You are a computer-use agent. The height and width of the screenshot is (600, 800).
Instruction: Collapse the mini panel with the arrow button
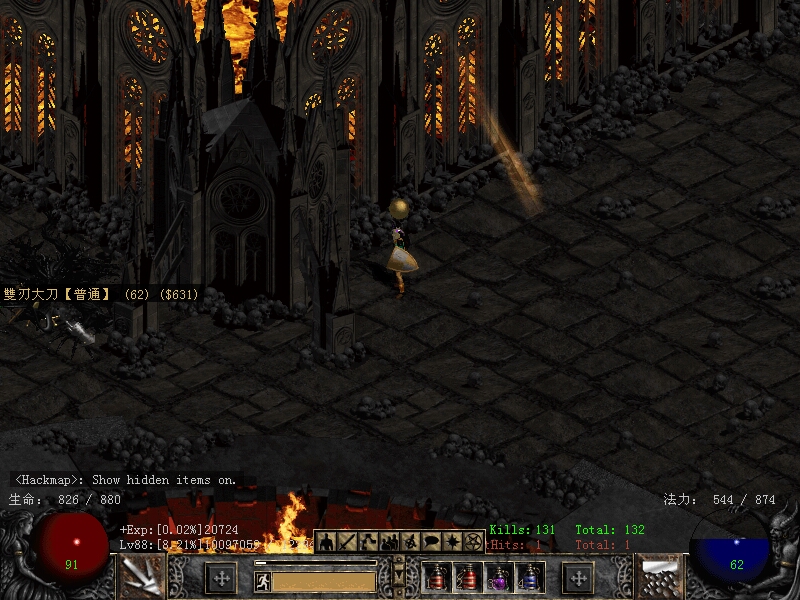400,577
